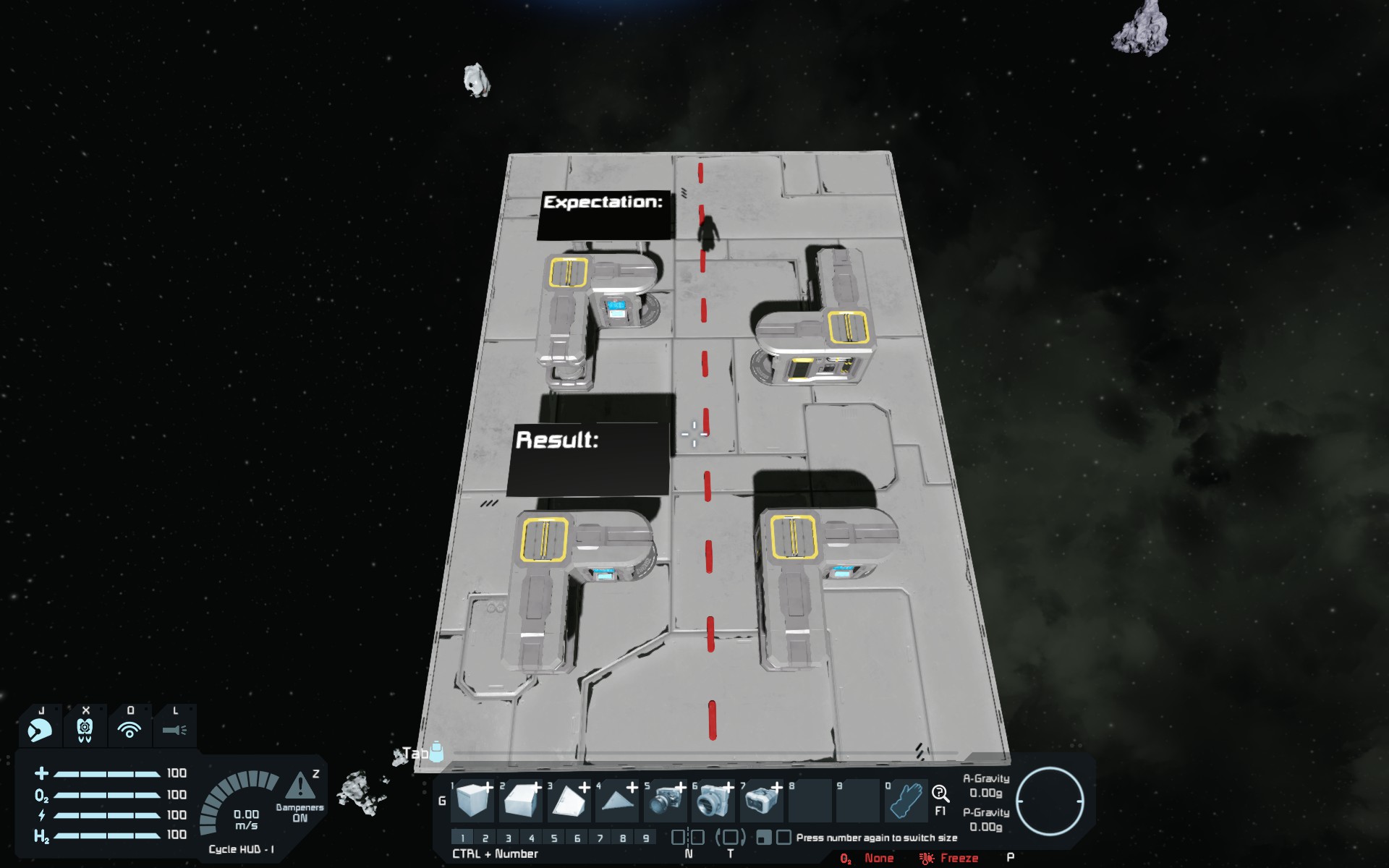
Task: Toggle block symmetry mode icon
Action: [x=687, y=838]
